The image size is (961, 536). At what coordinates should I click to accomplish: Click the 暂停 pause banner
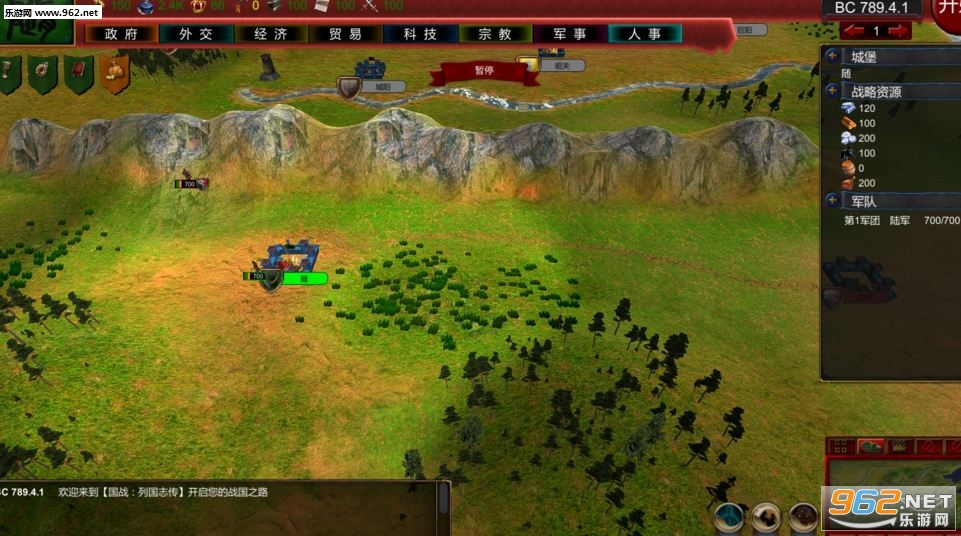pyautogui.click(x=484, y=71)
